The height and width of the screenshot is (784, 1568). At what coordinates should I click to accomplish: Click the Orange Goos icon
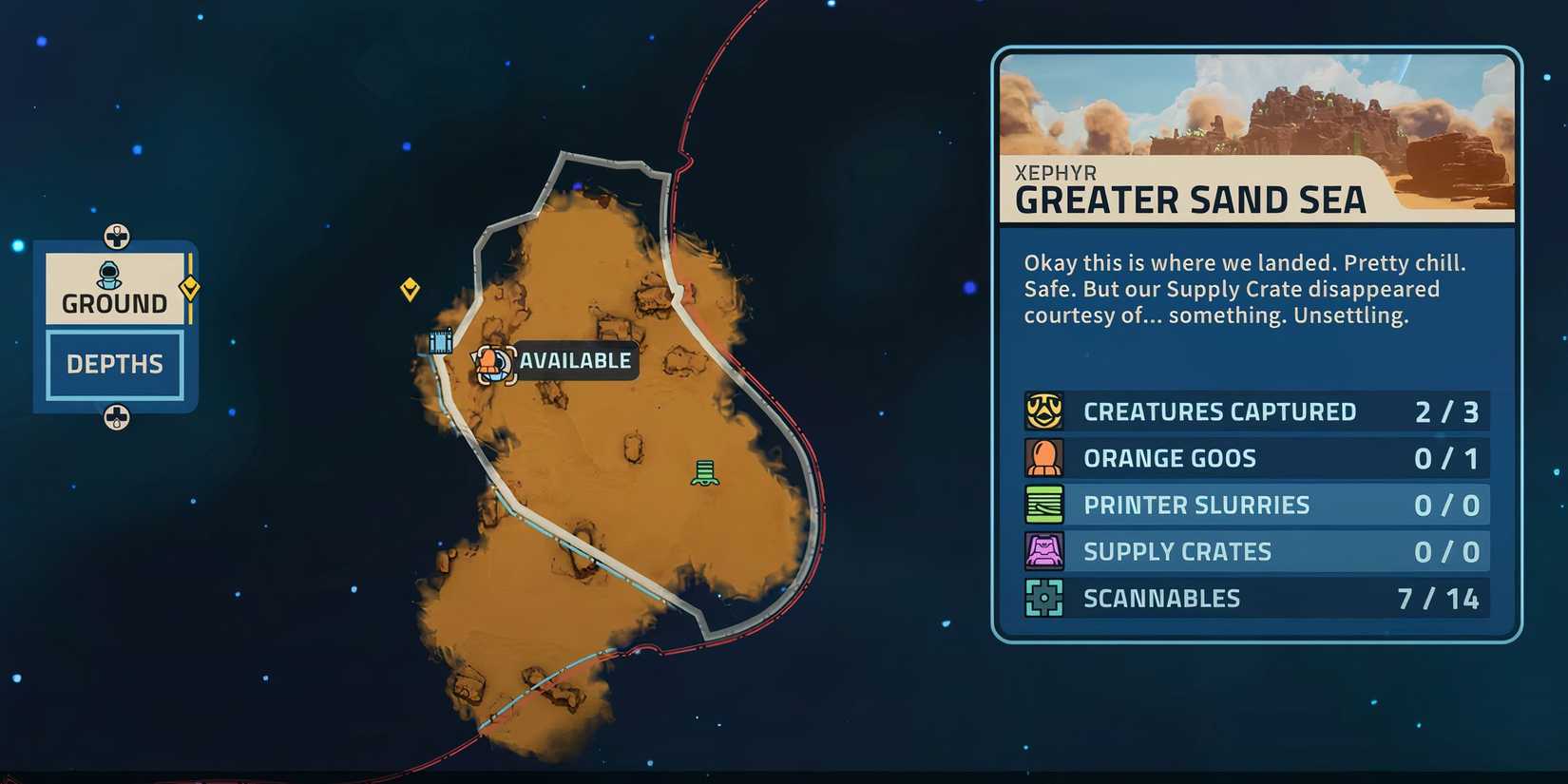pos(1044,457)
